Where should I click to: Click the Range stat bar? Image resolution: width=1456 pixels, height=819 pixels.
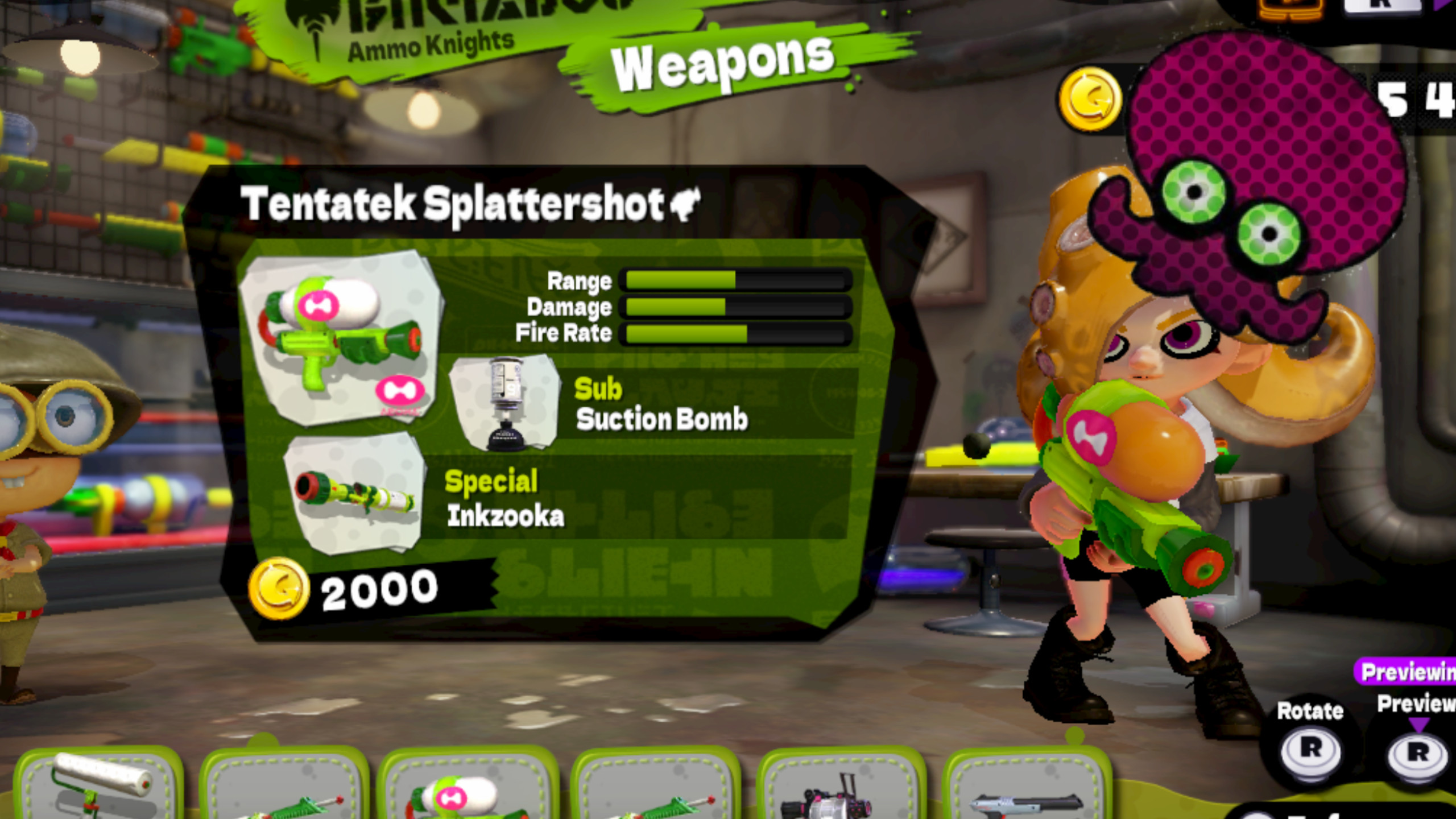pyautogui.click(x=734, y=280)
